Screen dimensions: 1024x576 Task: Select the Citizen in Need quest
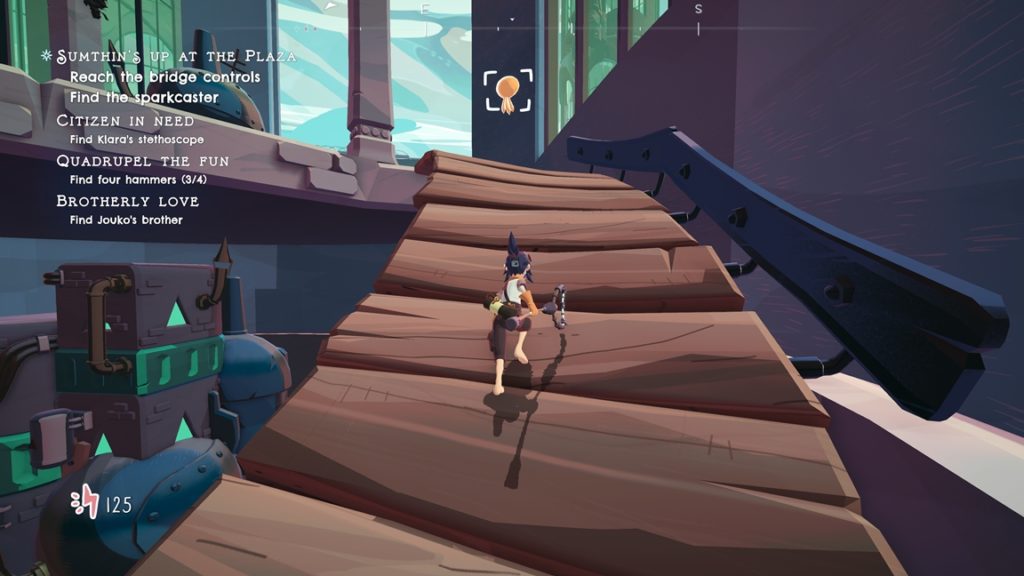(125, 120)
